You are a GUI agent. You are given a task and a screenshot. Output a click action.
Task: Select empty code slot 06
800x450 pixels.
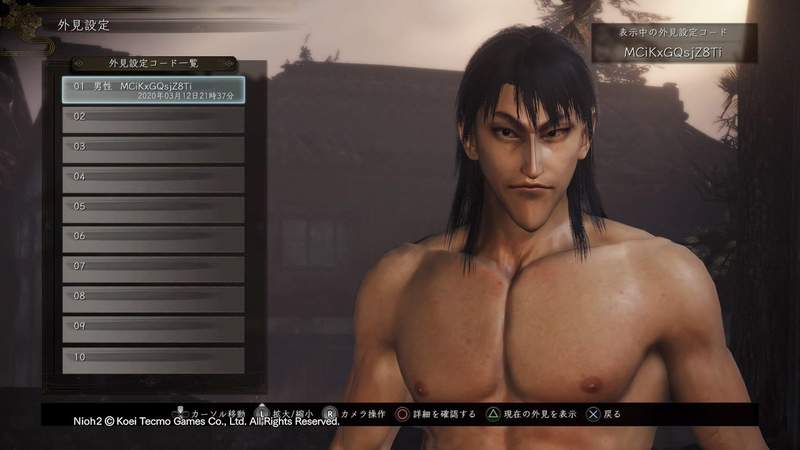[x=153, y=239]
